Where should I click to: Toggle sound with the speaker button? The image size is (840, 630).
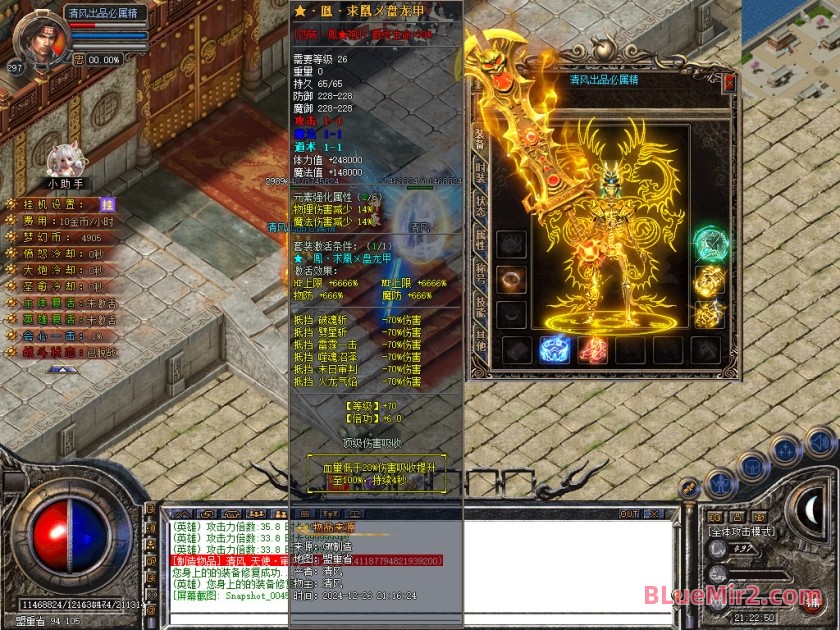820,442
